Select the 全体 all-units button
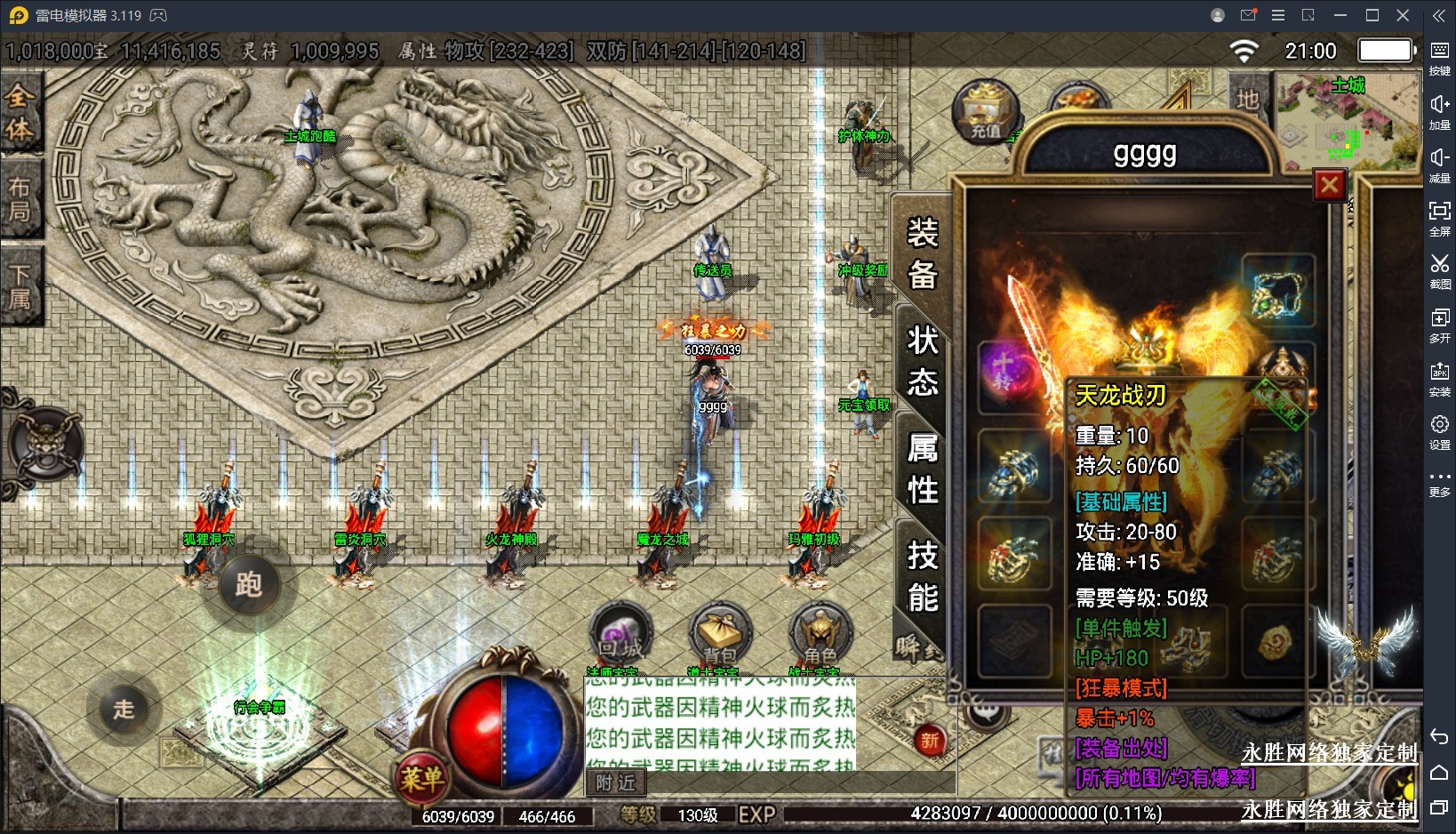 coord(20,113)
